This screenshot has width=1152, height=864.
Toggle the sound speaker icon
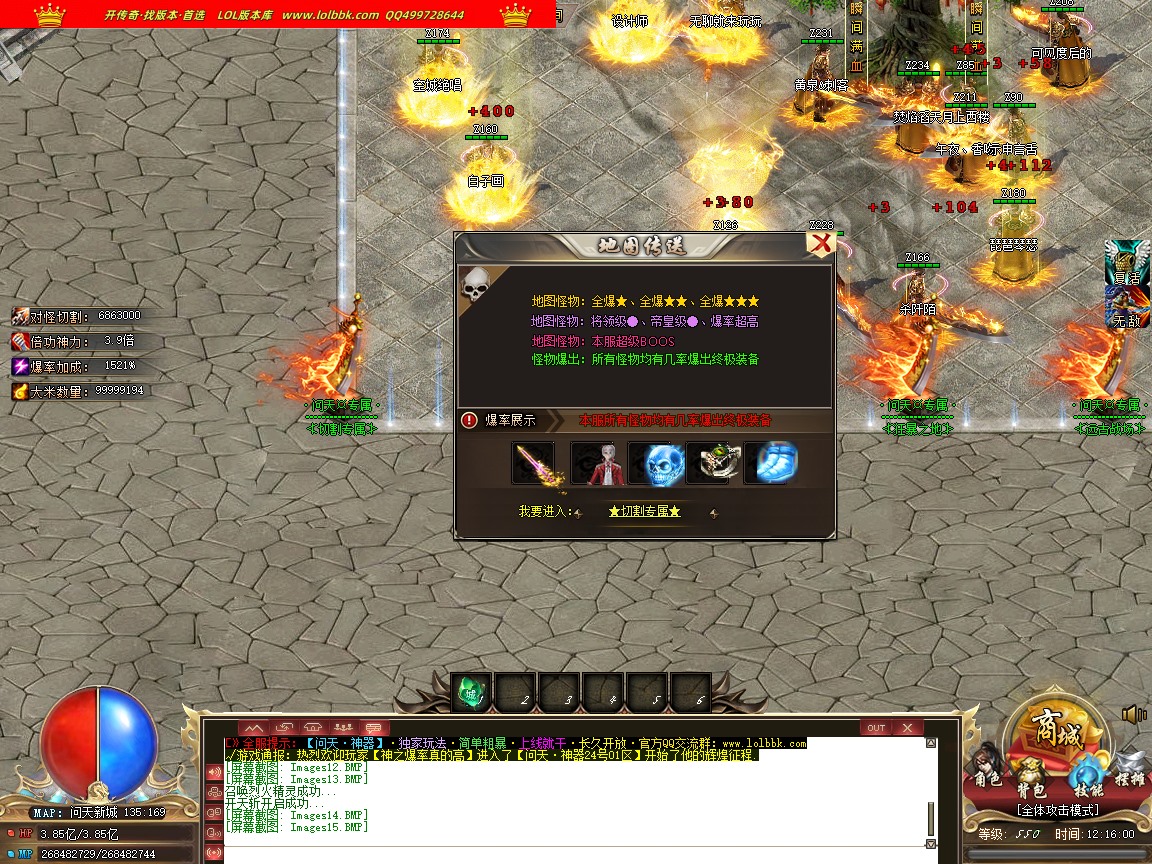pyautogui.click(x=1134, y=715)
